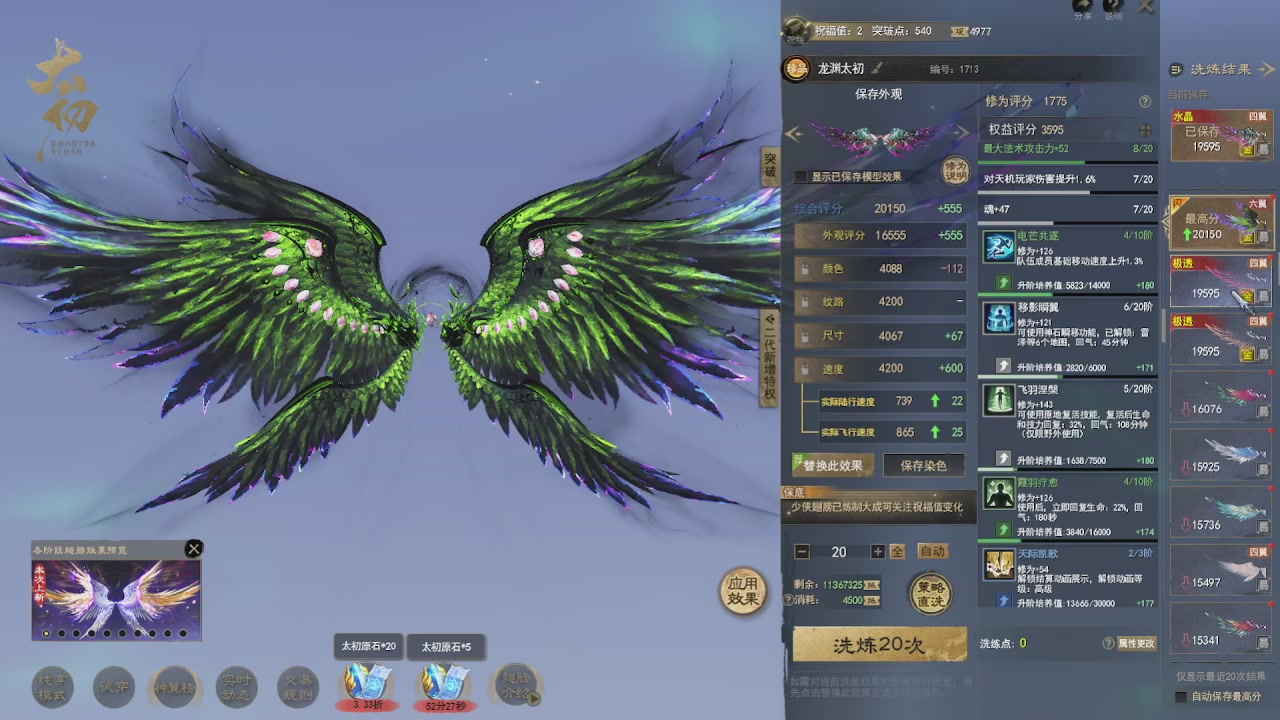Screen dimensions: 1280x720
Task: Open the 神翼榜 wing ranking
Action: 174,686
